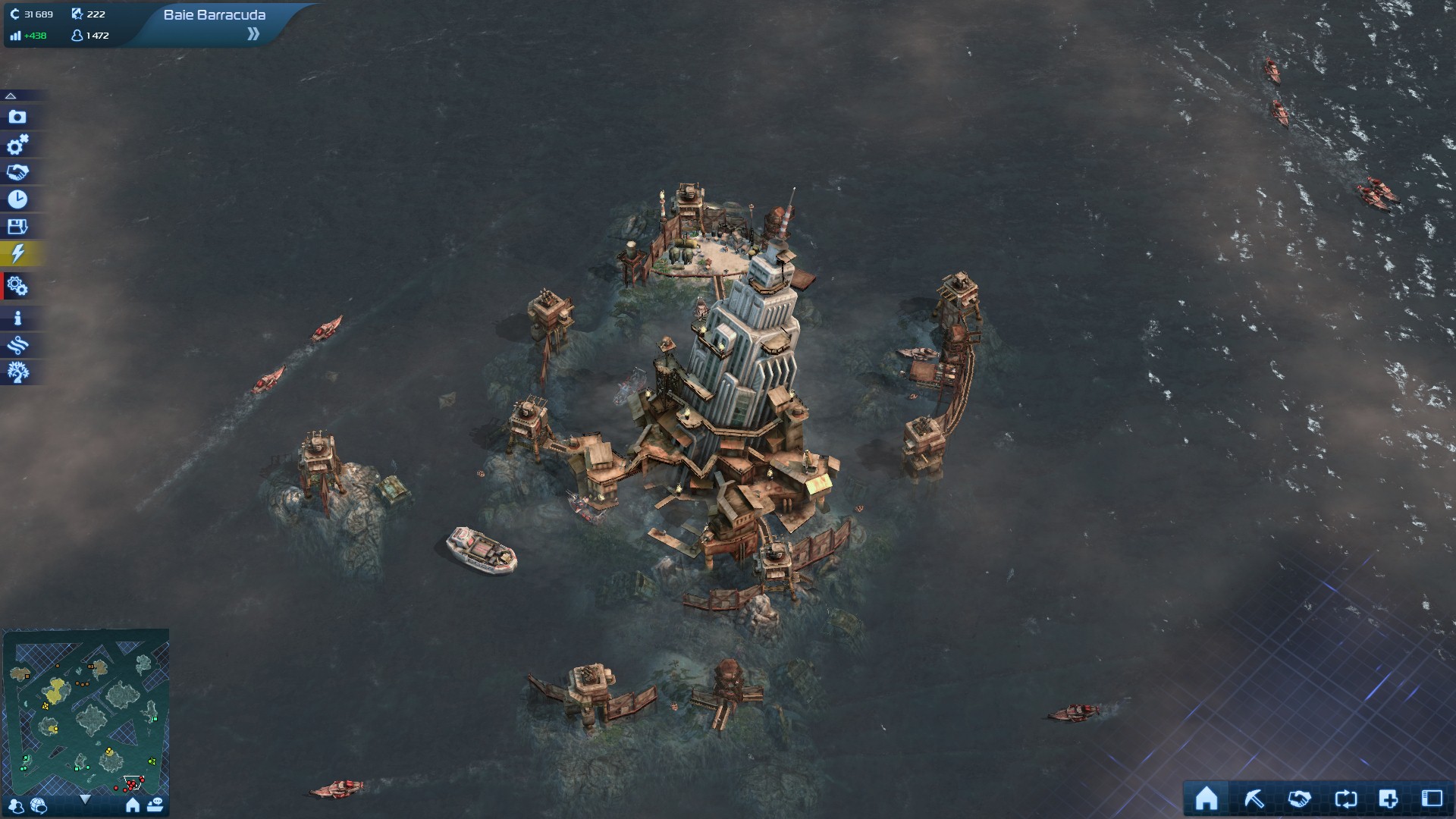Select the handshake icon under the wrench gear
The image size is (1456, 819).
point(17,172)
